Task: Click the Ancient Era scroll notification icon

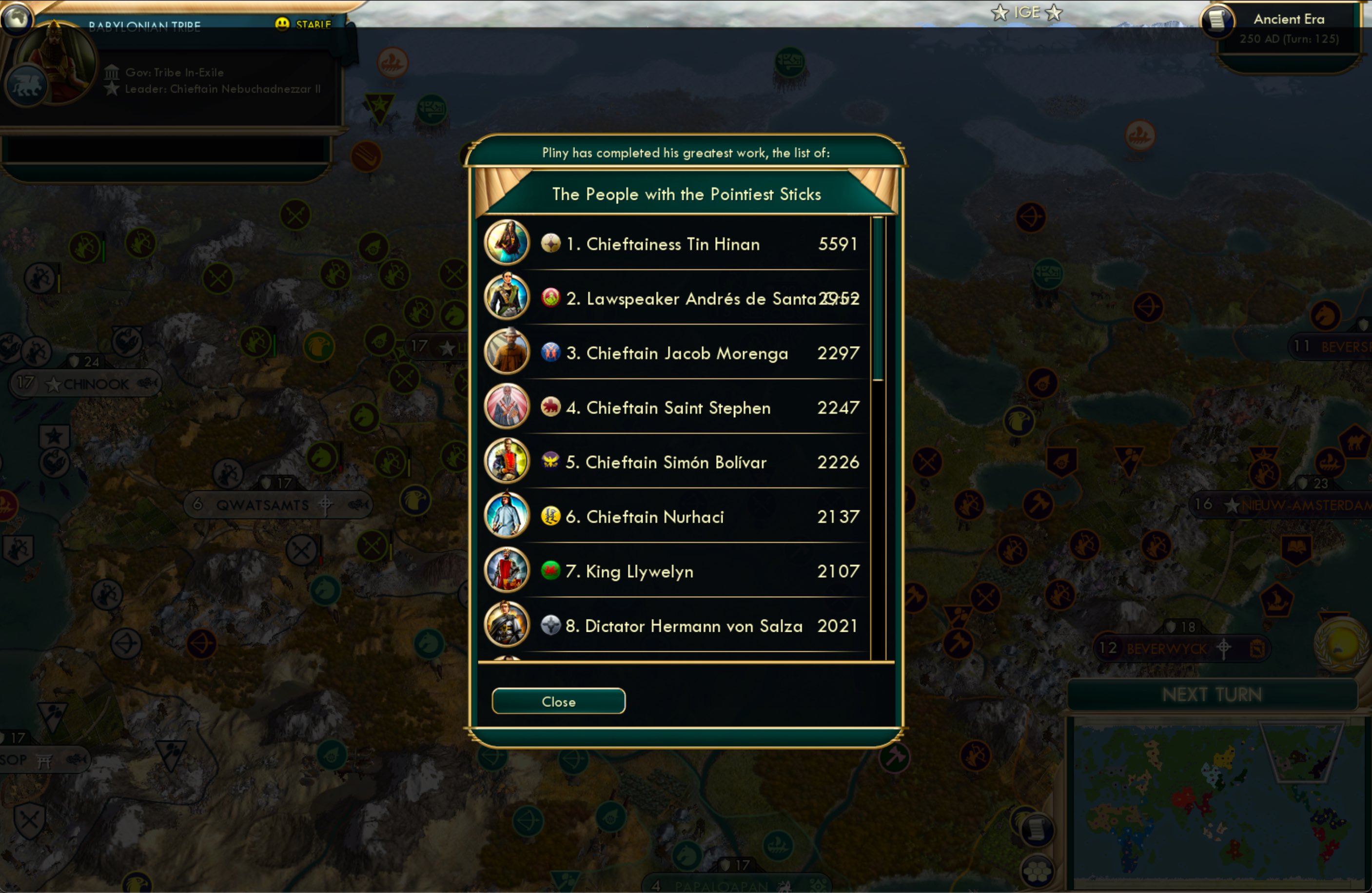Action: [1218, 19]
